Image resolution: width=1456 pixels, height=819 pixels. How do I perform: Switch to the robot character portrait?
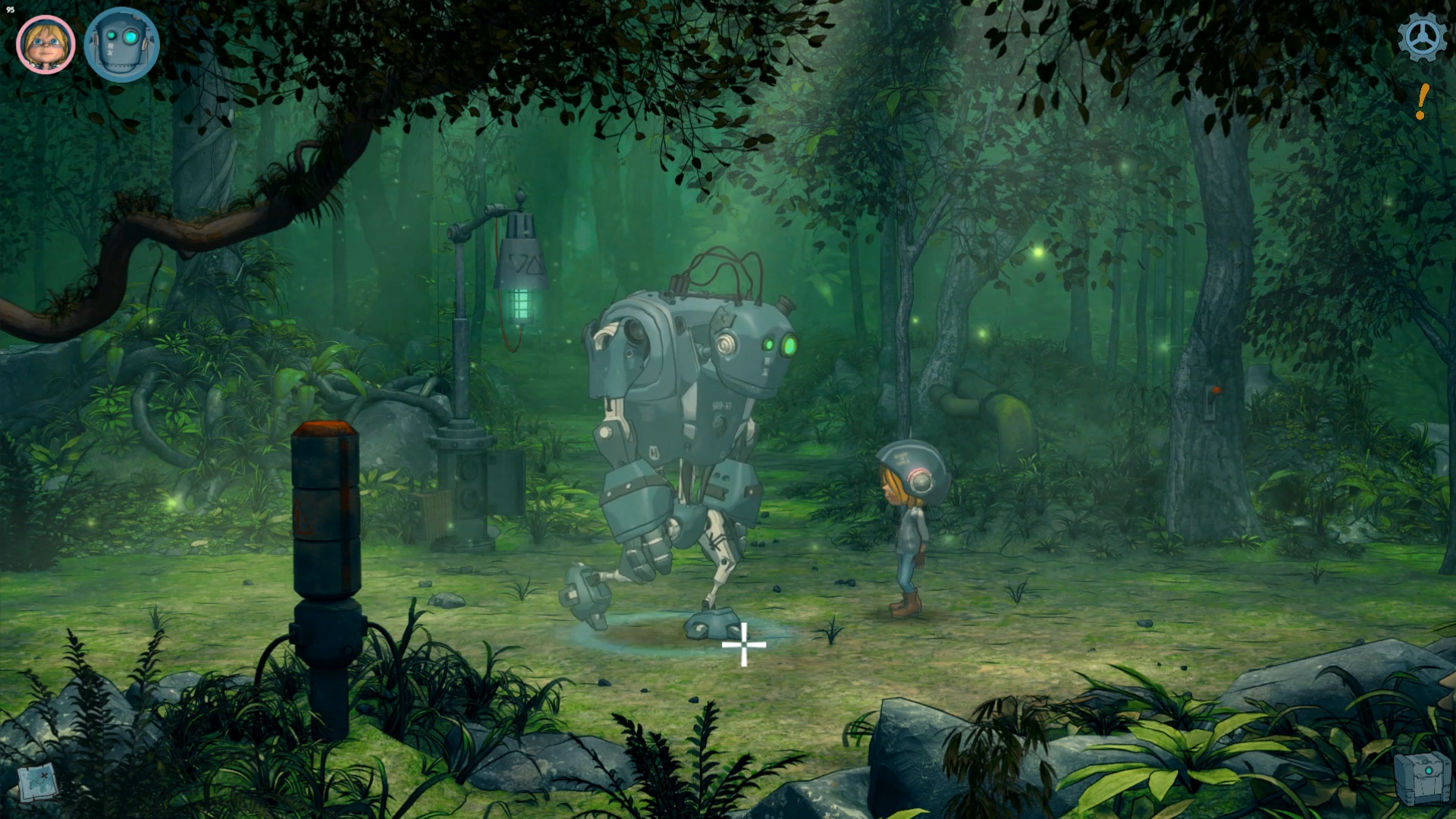pos(121,45)
